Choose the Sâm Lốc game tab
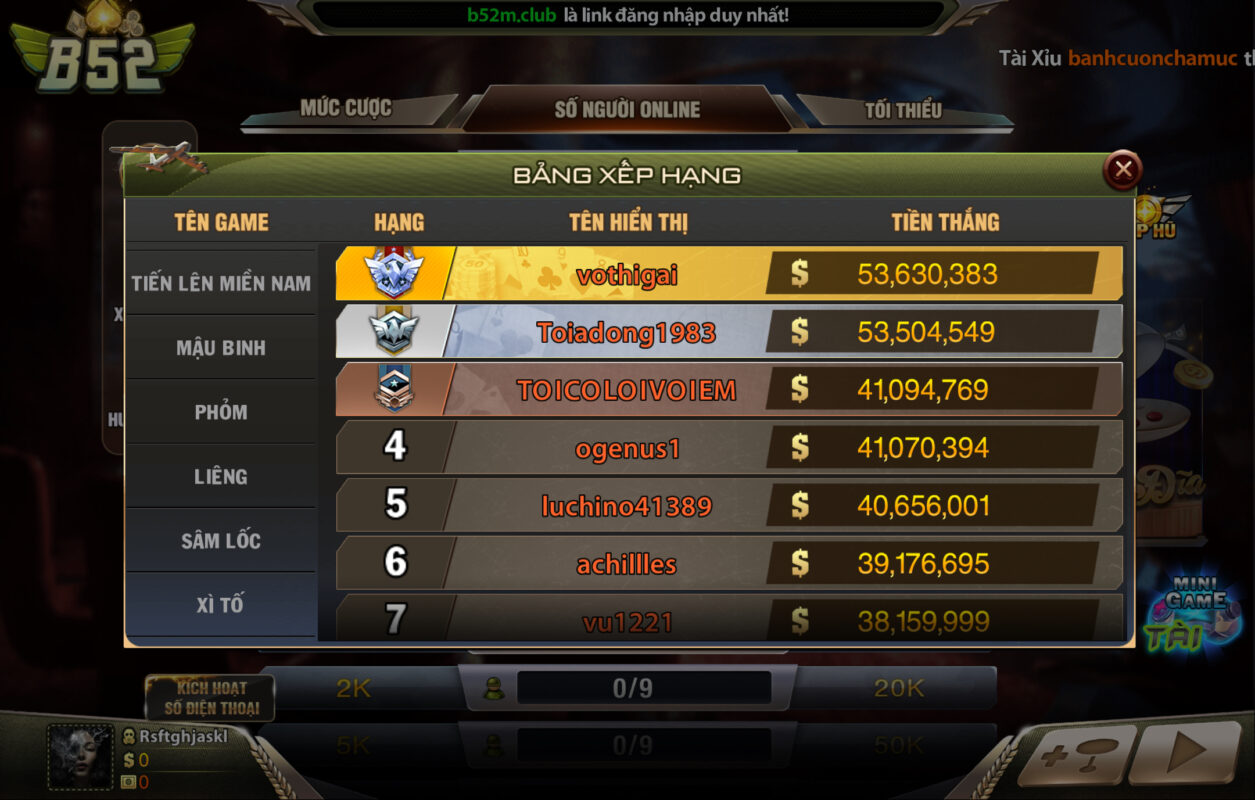Screen dimensions: 1255x800 point(221,541)
